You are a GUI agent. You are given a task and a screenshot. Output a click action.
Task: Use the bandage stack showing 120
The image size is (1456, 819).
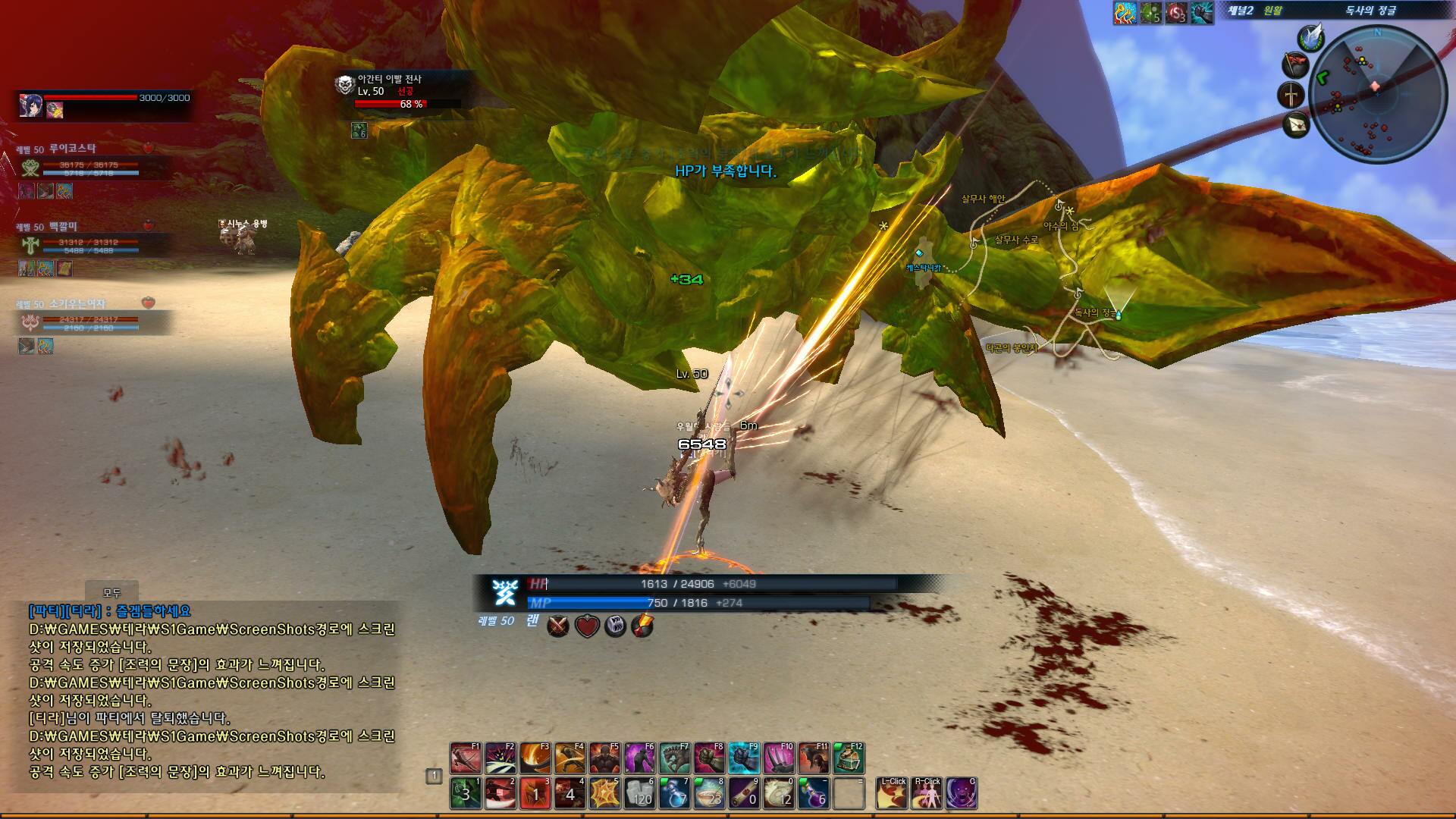point(640,793)
